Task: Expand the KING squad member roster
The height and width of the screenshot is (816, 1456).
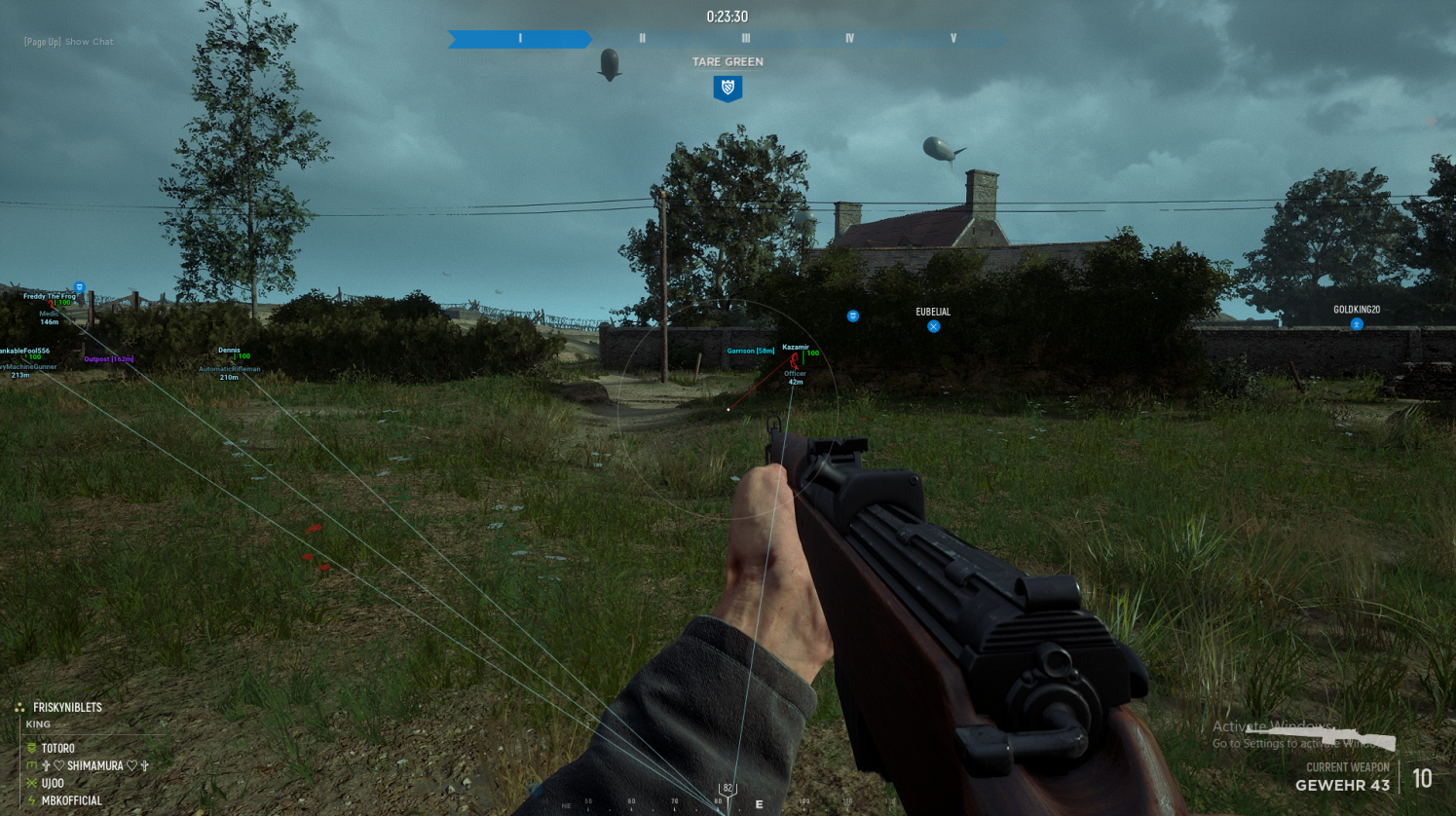Action: [x=39, y=723]
